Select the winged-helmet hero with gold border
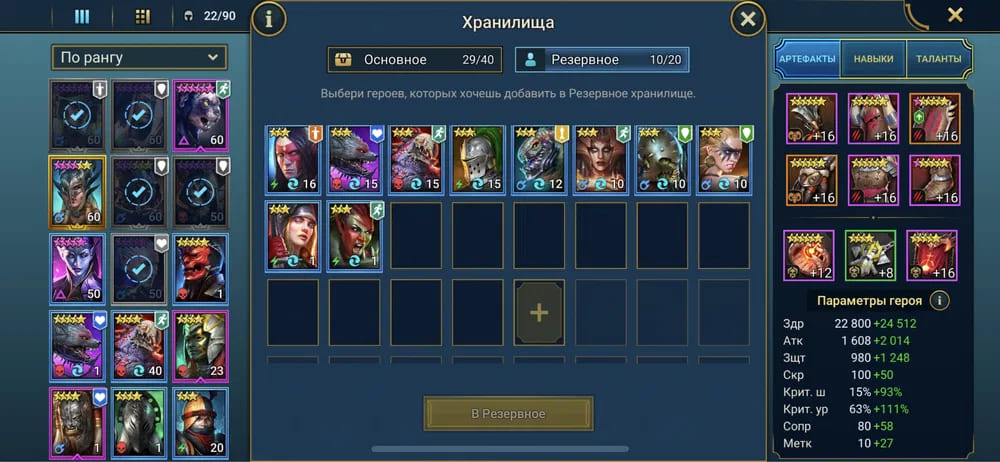 [x=77, y=192]
